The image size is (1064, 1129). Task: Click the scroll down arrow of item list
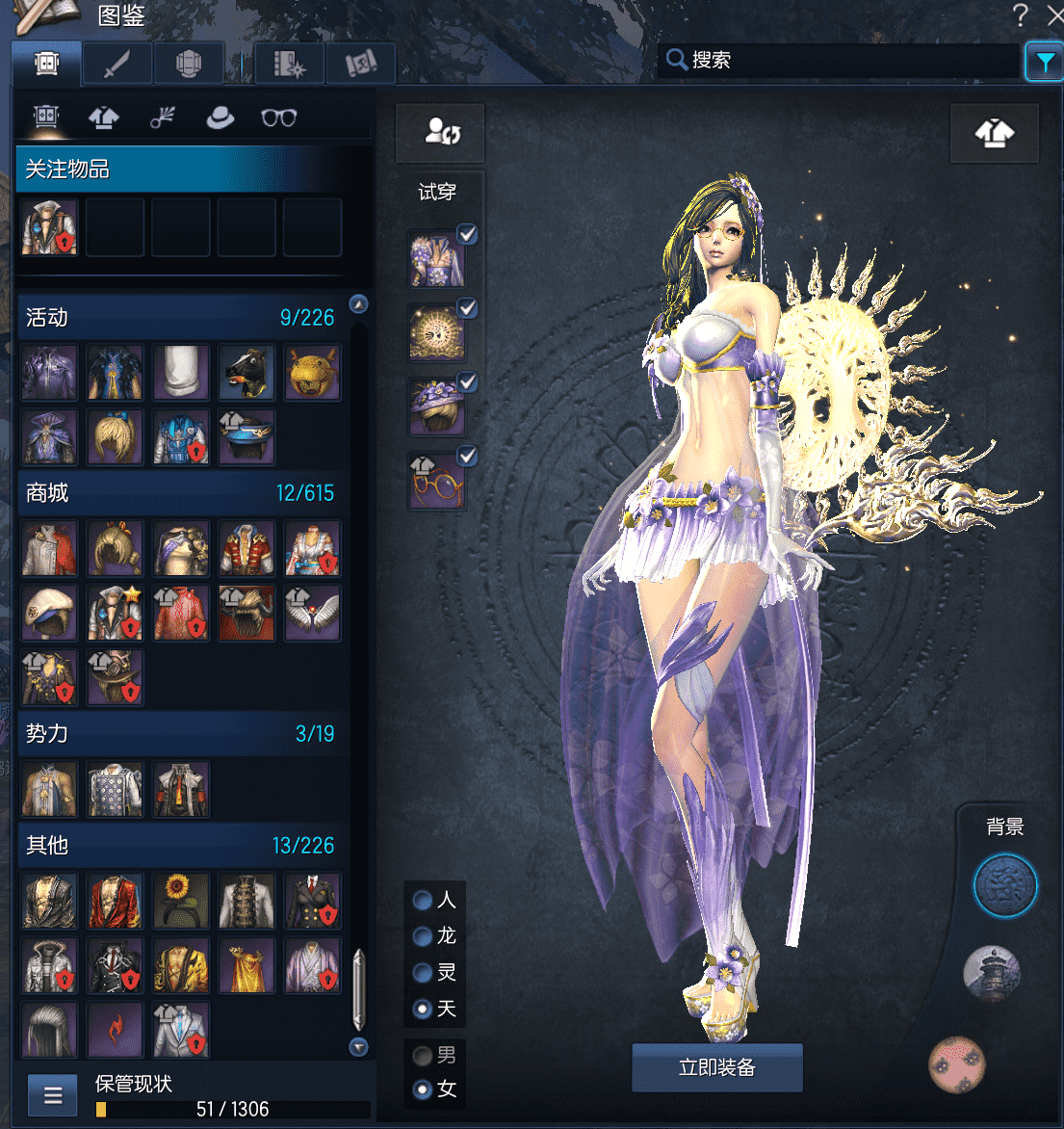(x=359, y=1047)
